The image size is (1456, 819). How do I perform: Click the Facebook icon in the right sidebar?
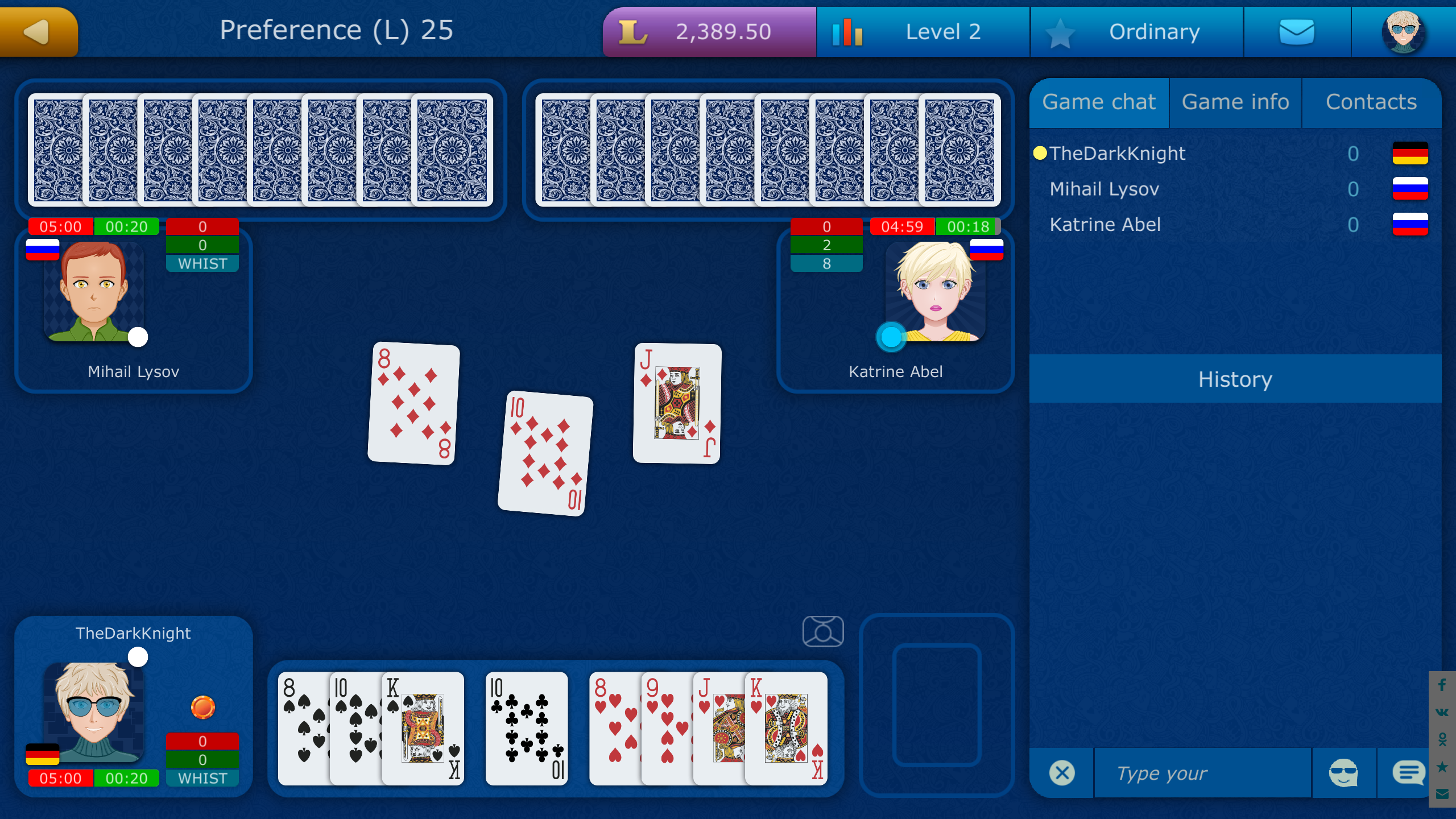click(1442, 685)
